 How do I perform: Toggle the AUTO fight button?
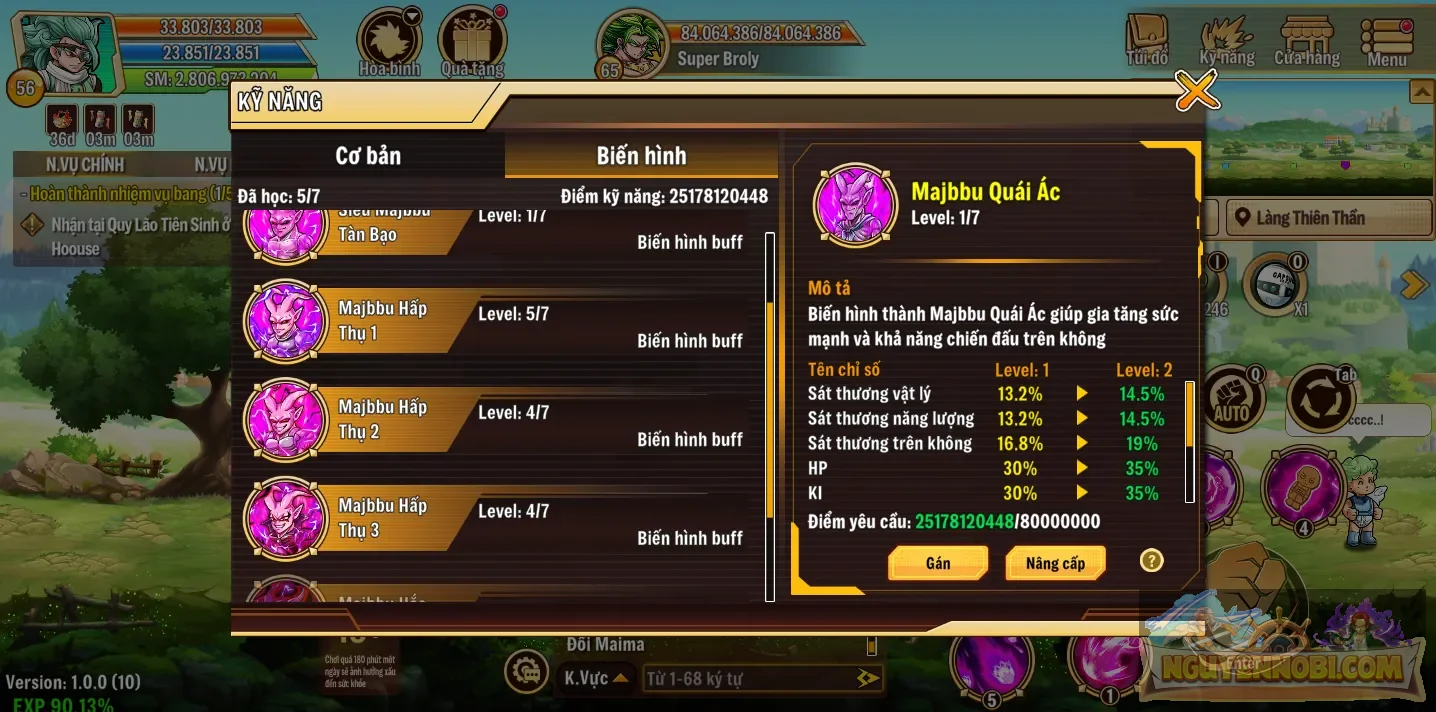pos(1231,400)
